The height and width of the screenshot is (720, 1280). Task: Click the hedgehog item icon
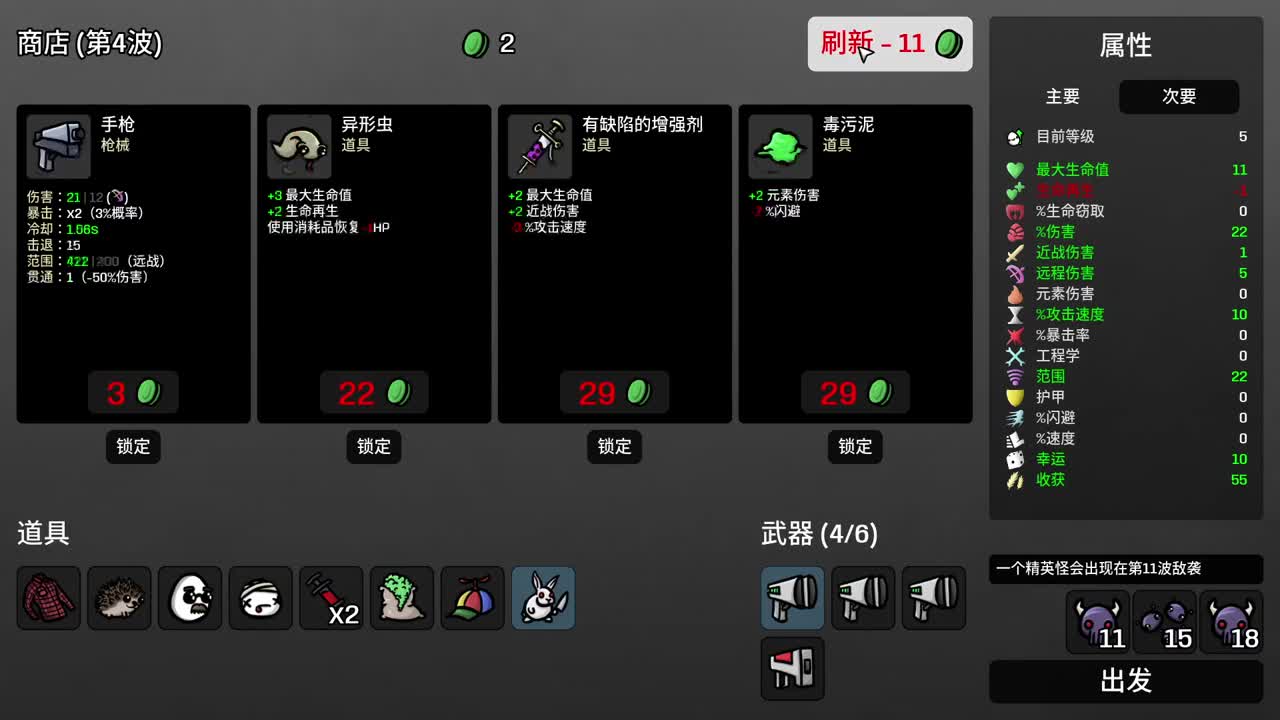click(x=118, y=598)
